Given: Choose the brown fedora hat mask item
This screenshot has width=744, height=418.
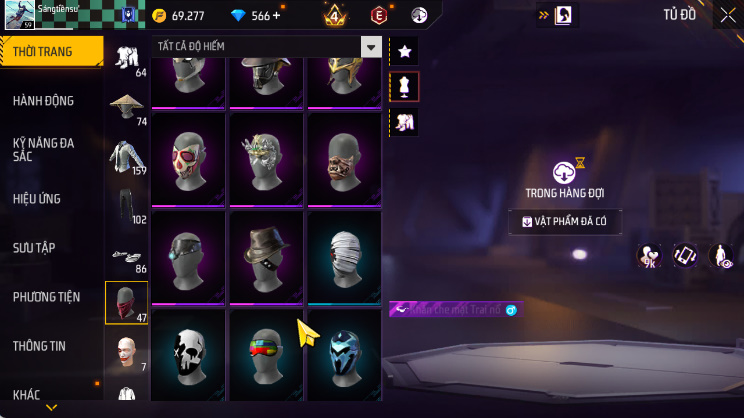Looking at the screenshot, I should pos(266,256).
